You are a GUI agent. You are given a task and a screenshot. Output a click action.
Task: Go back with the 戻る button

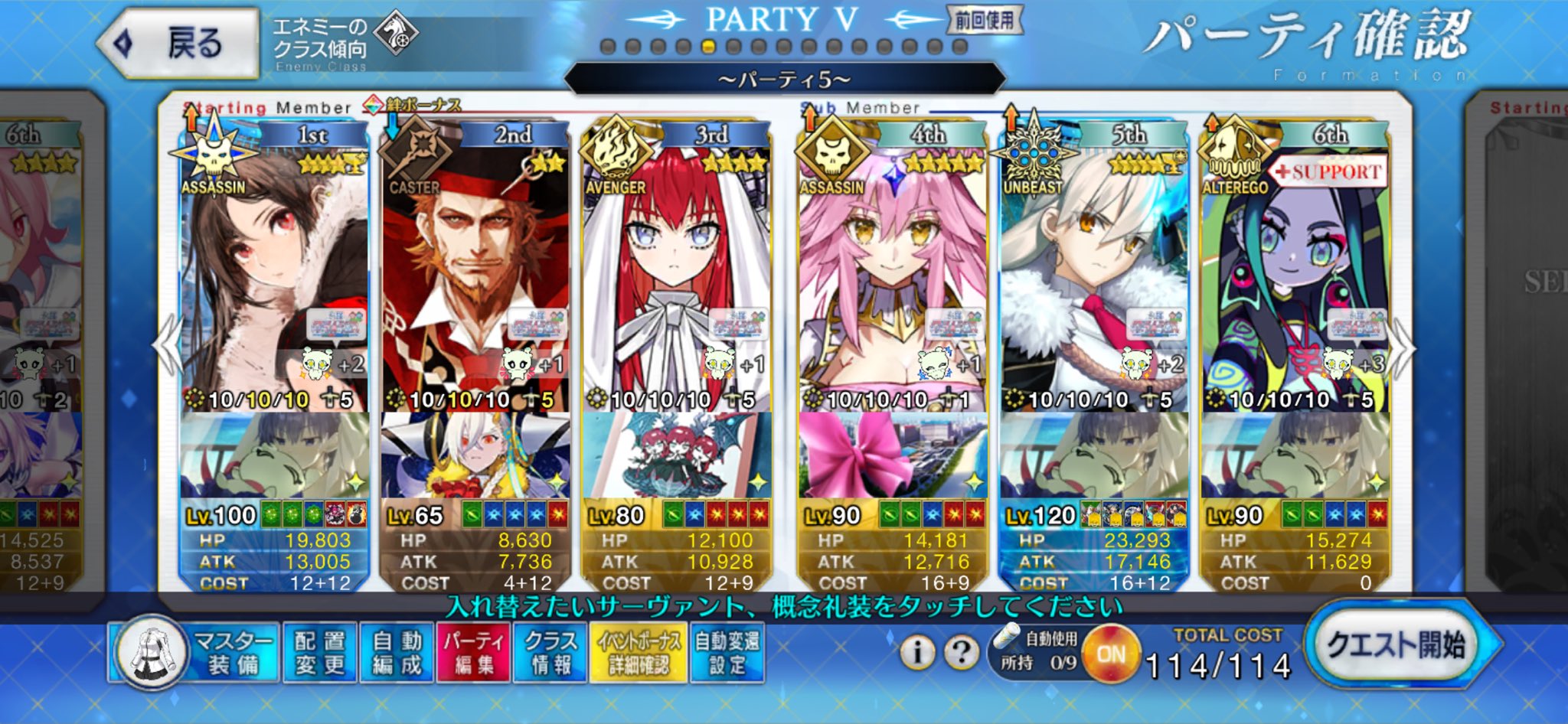tap(178, 43)
